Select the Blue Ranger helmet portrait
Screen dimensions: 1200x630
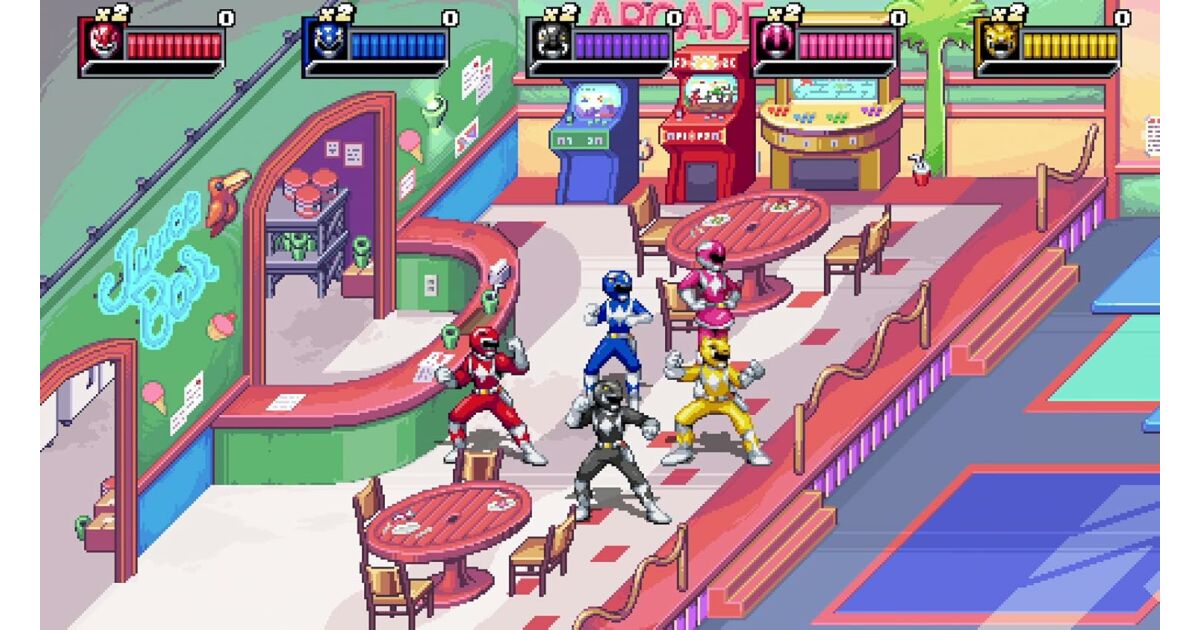click(324, 43)
